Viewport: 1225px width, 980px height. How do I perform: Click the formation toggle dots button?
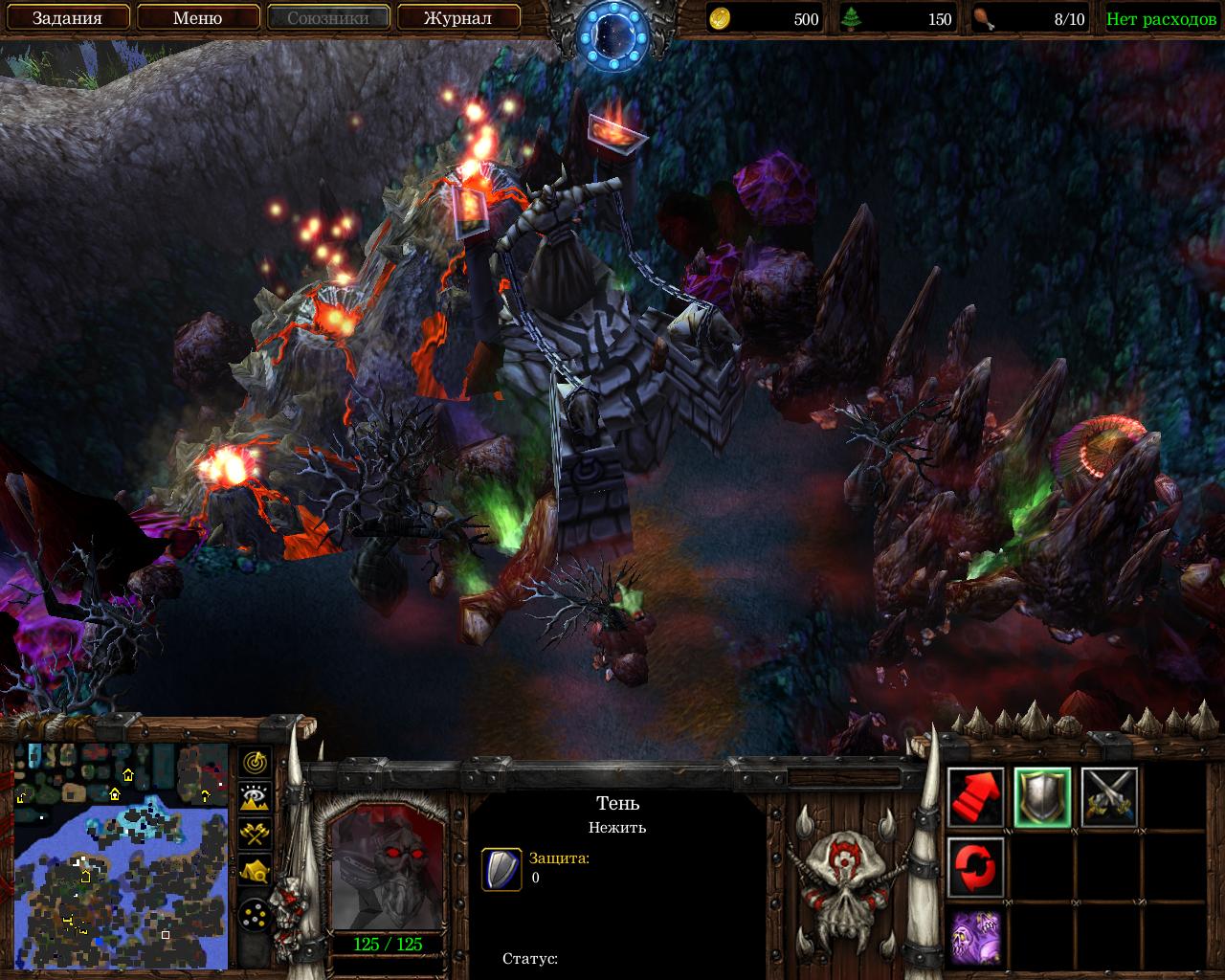tap(256, 917)
